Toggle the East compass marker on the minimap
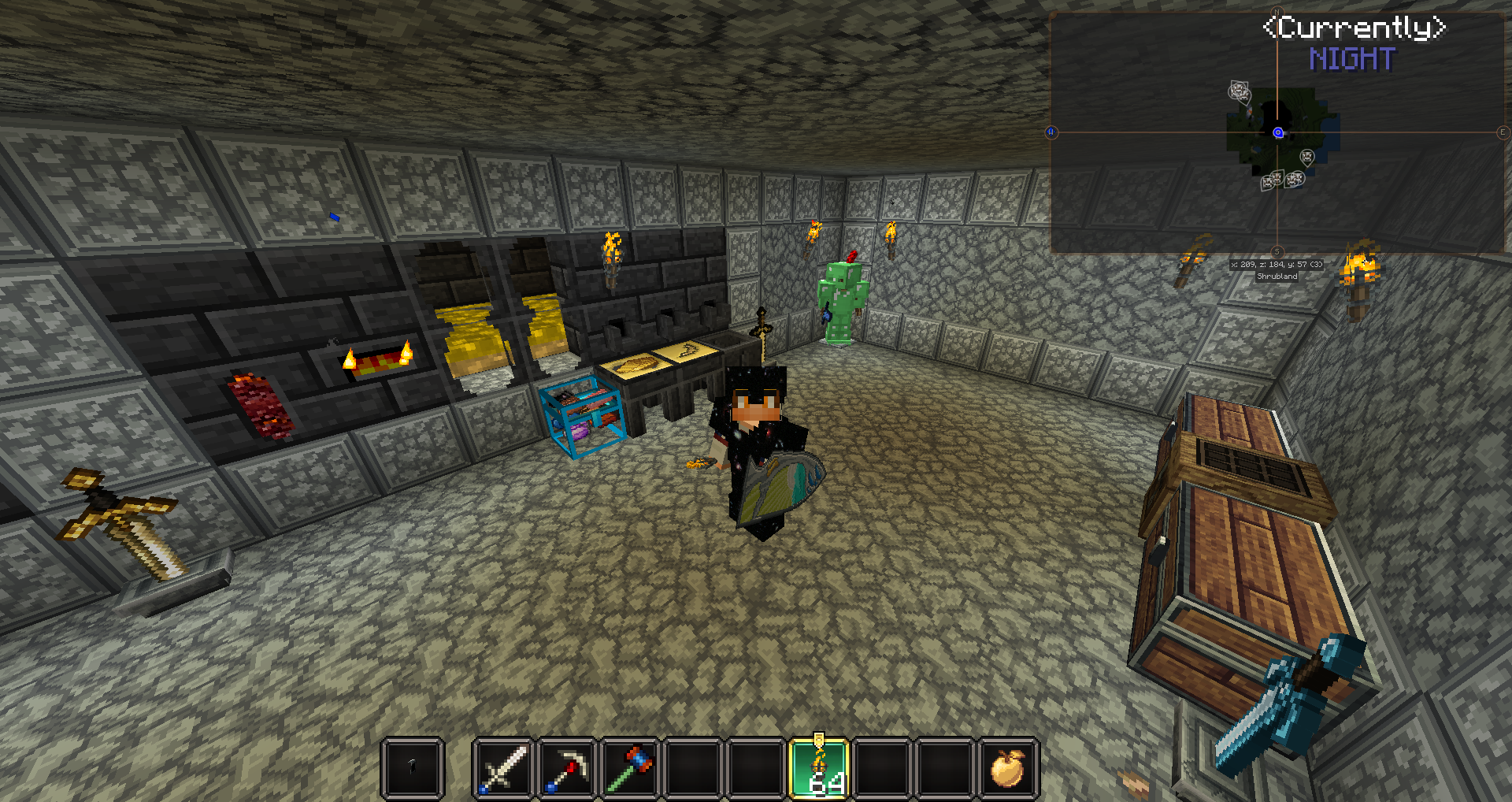 tap(1502, 132)
